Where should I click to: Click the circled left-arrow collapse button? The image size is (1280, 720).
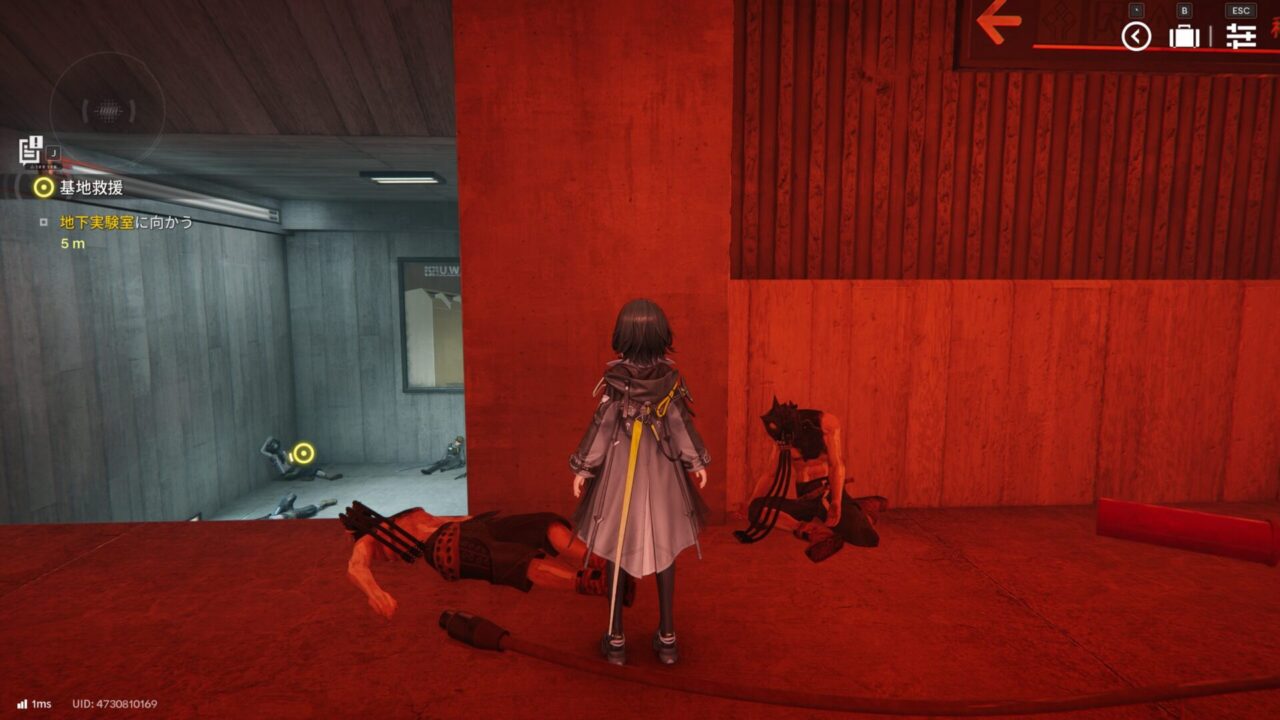pyautogui.click(x=1136, y=37)
